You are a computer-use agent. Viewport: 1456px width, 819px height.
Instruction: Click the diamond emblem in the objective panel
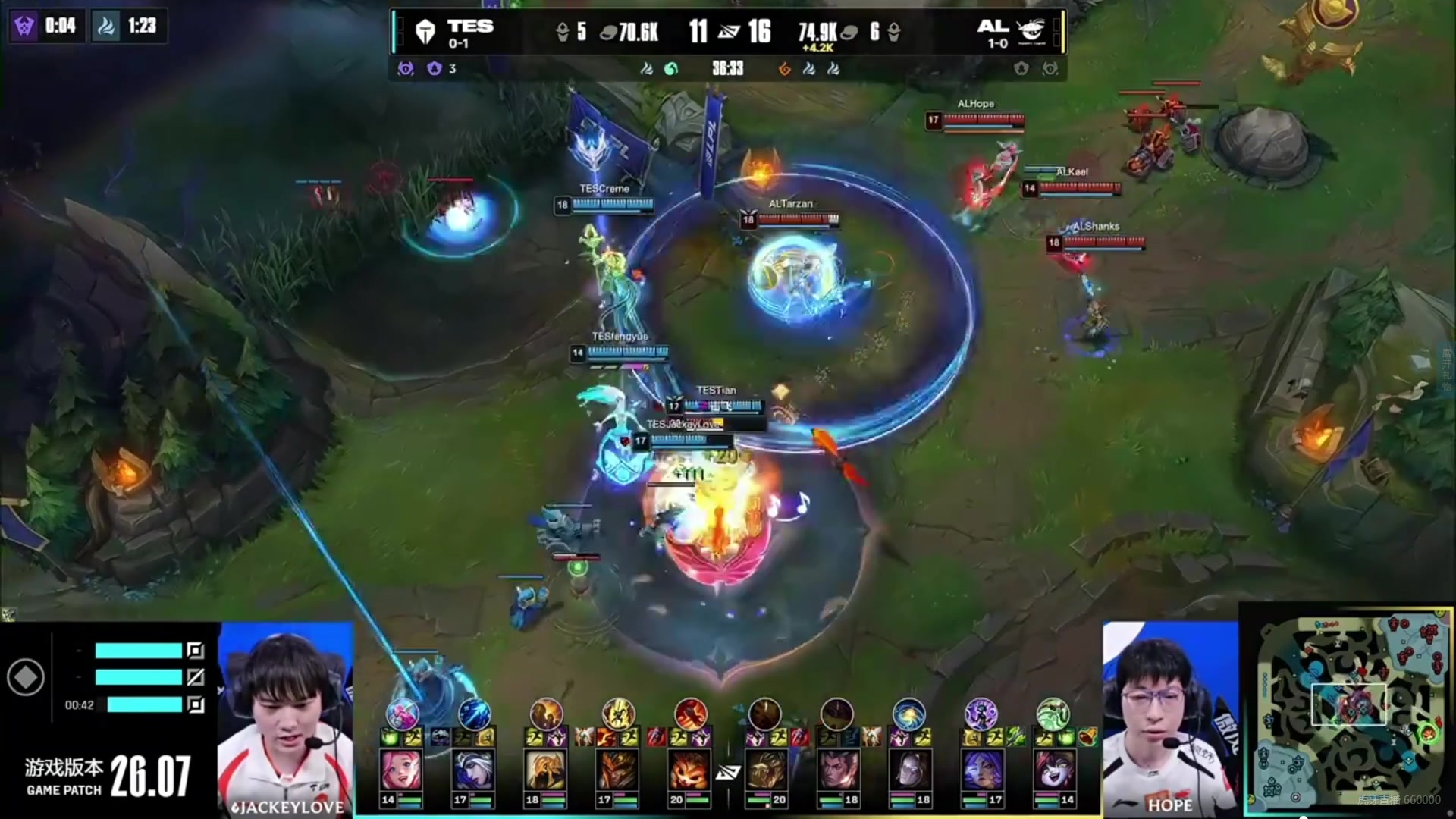pos(26,677)
